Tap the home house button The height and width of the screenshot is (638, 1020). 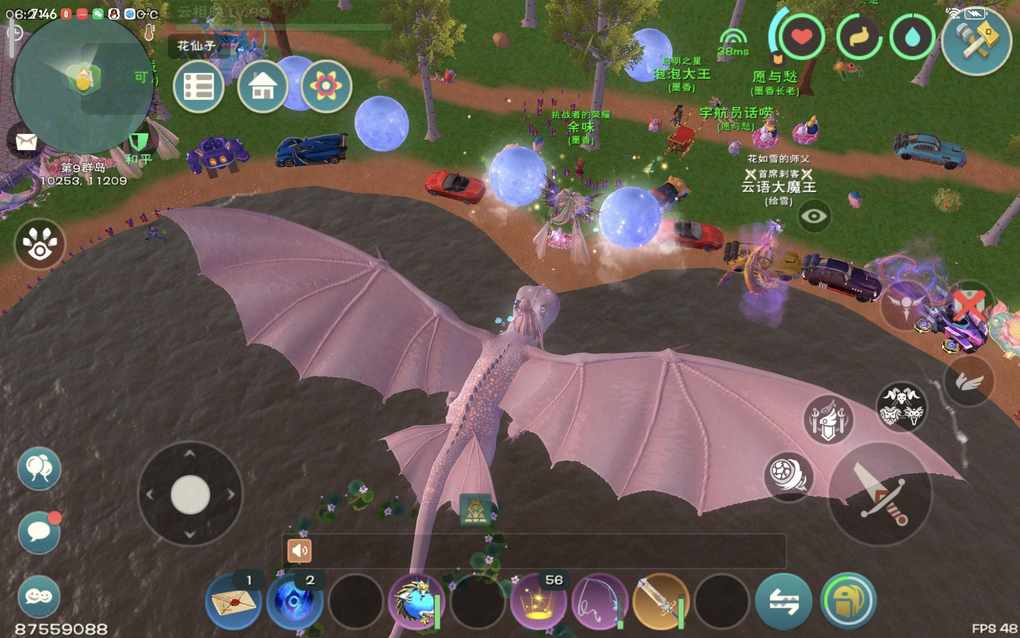tap(263, 87)
